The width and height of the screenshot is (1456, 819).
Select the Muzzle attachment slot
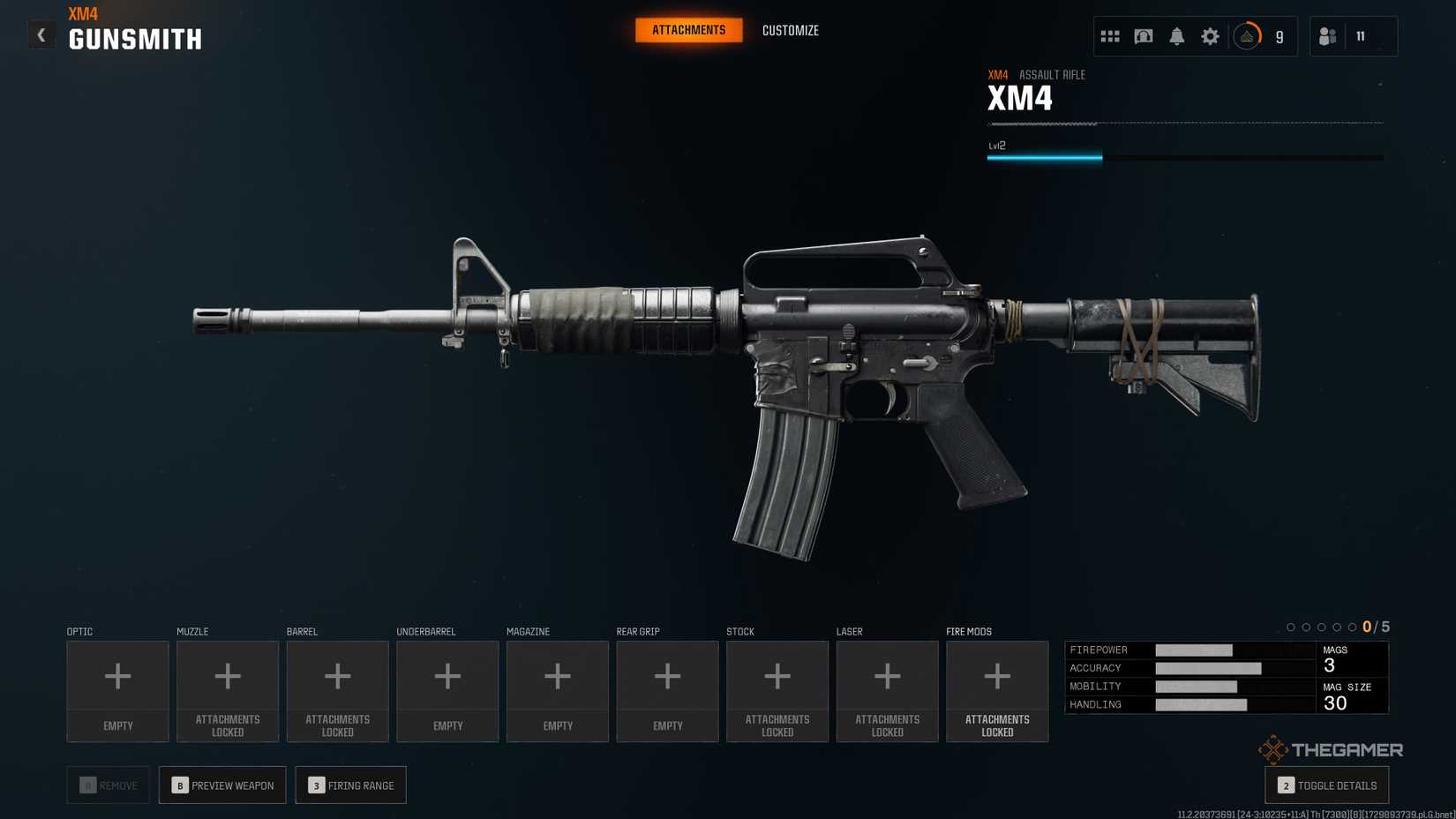tap(228, 690)
